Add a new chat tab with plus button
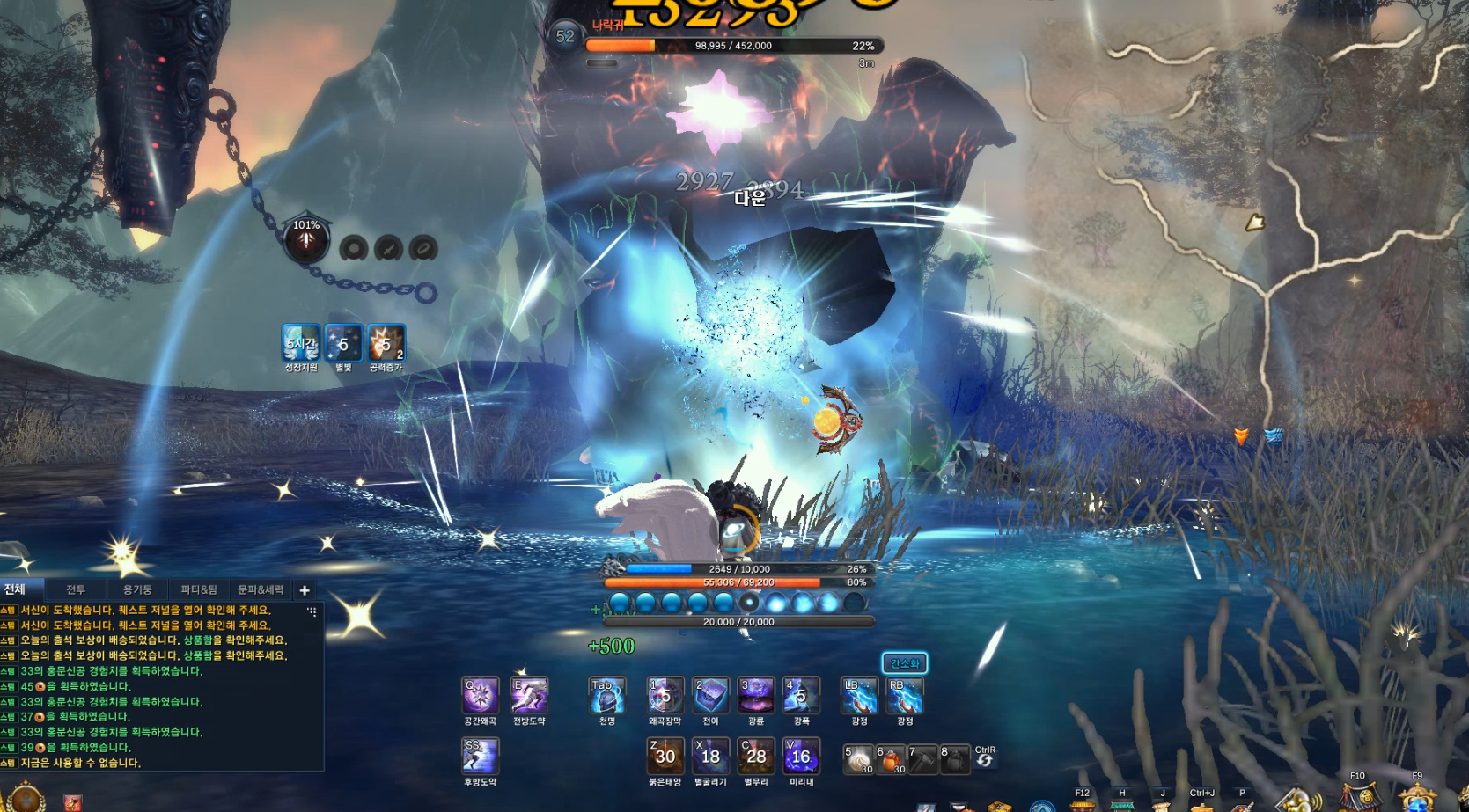 pos(305,590)
